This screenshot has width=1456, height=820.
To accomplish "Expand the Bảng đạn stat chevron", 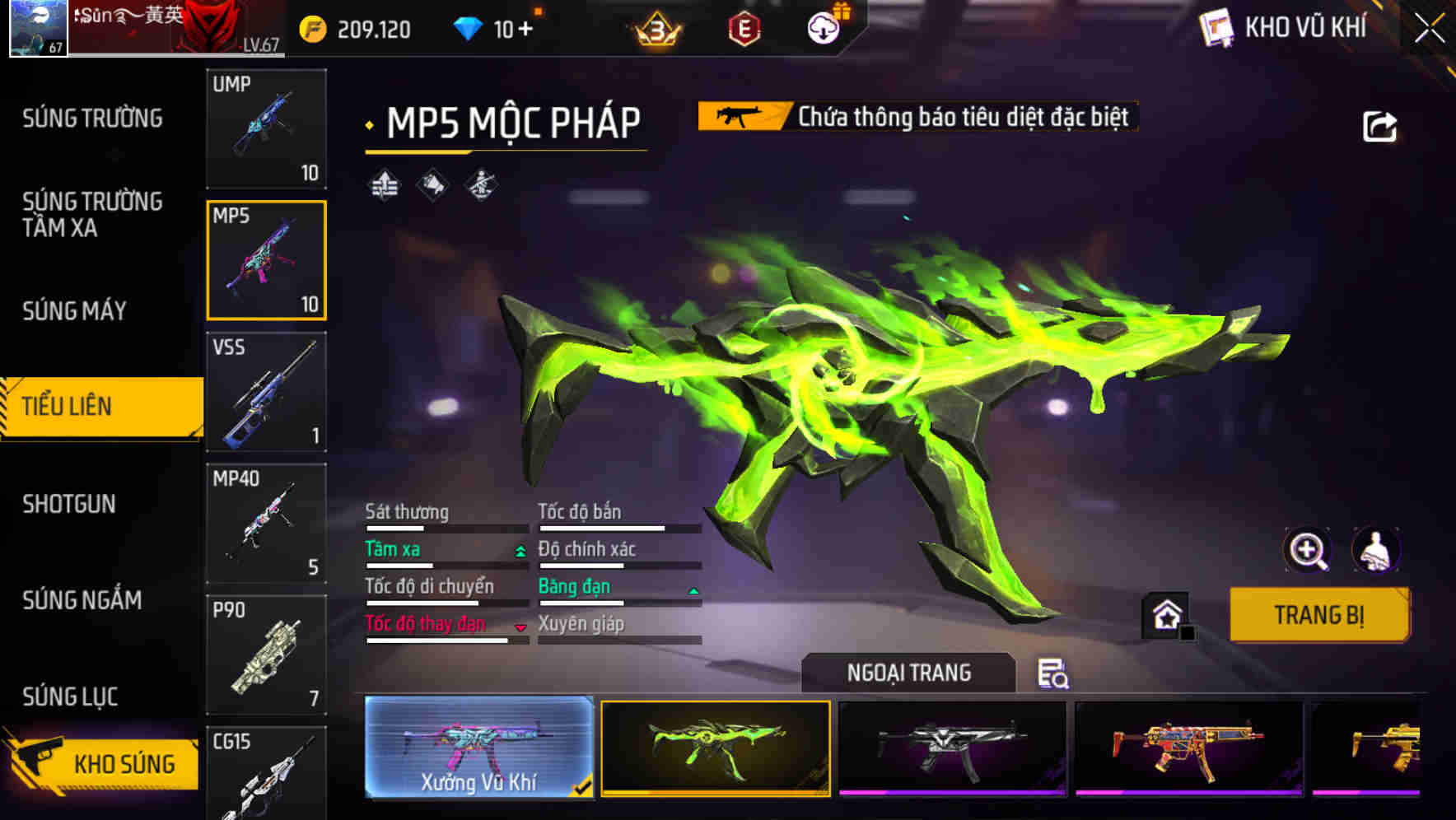I will [693, 590].
